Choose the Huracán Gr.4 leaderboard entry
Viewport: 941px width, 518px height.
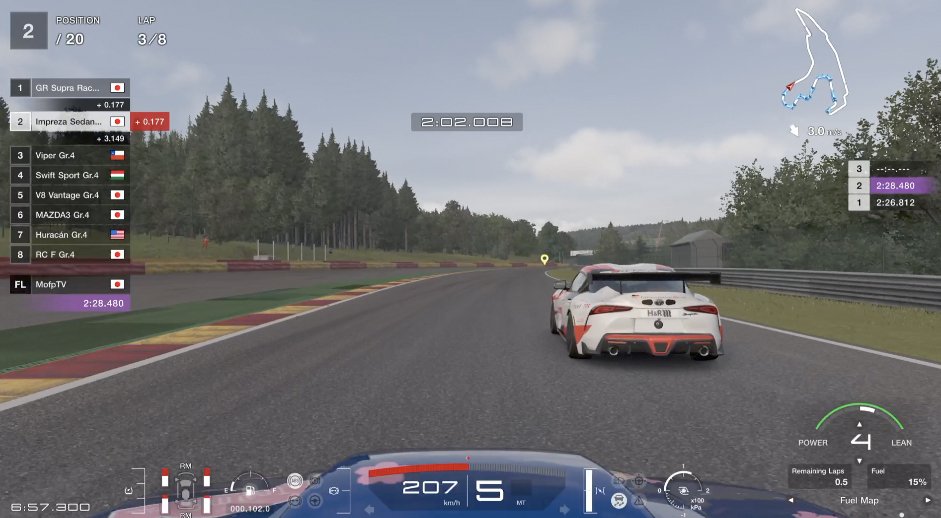68,234
